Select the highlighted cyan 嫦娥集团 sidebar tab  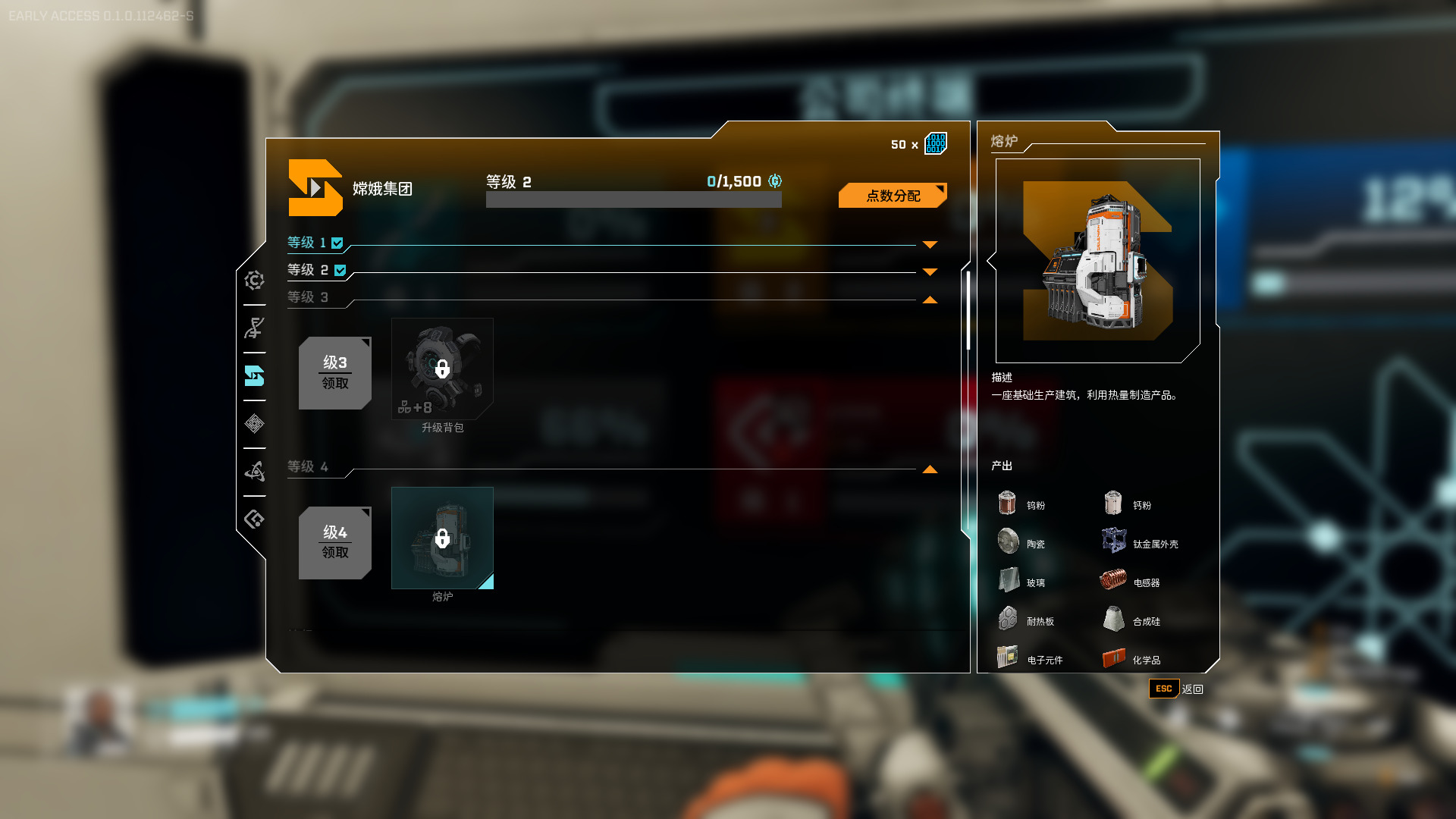(x=254, y=376)
